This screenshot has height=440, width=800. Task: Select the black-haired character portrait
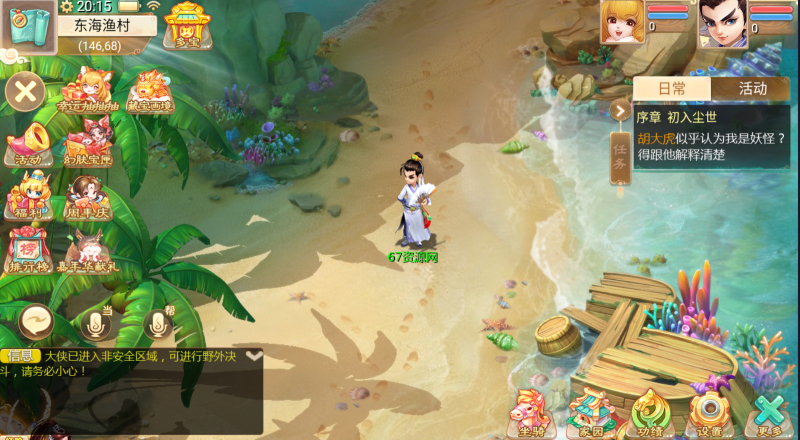(x=723, y=23)
